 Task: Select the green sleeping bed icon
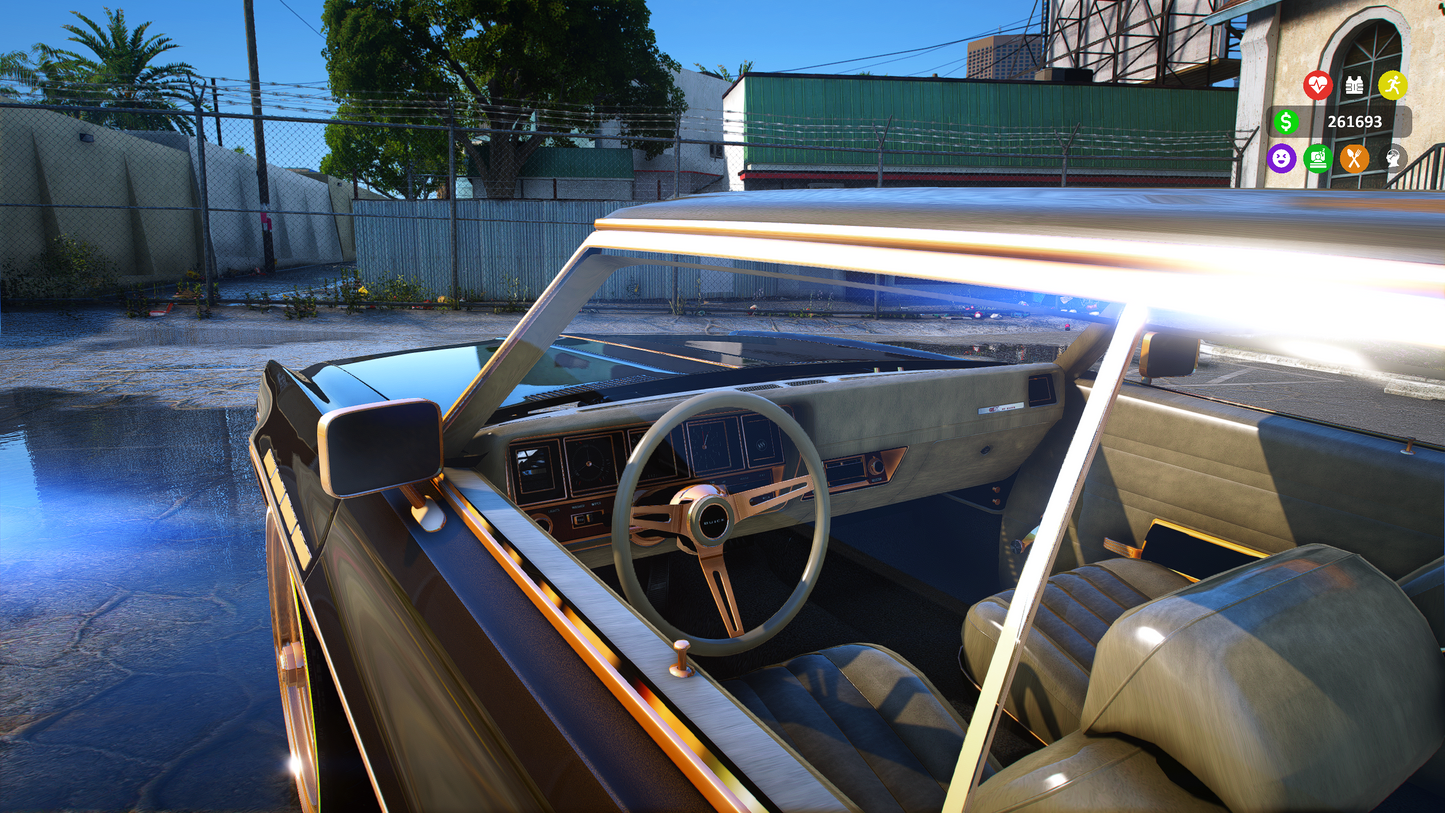1318,158
